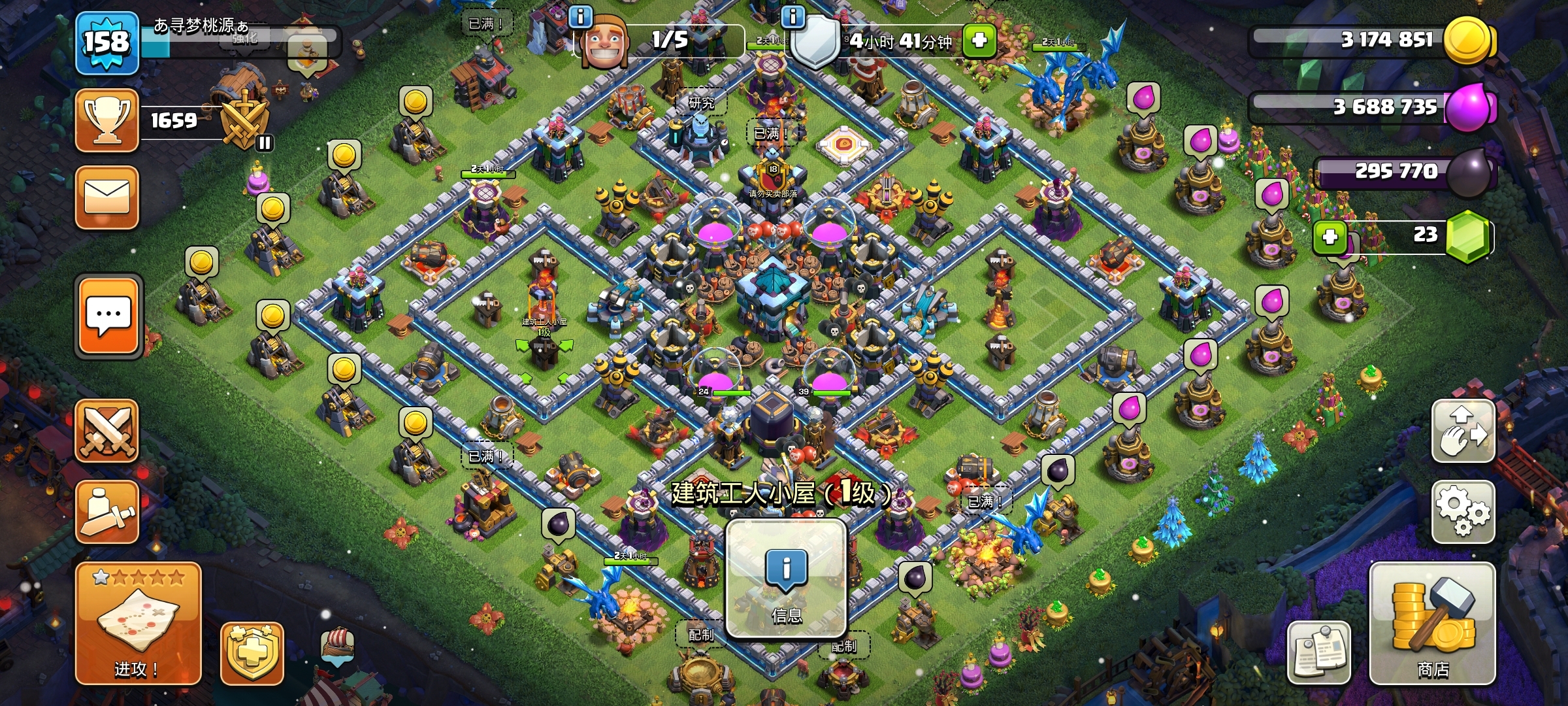Open the layout editor hand-arrows button
The image size is (1568, 706).
click(x=1463, y=431)
